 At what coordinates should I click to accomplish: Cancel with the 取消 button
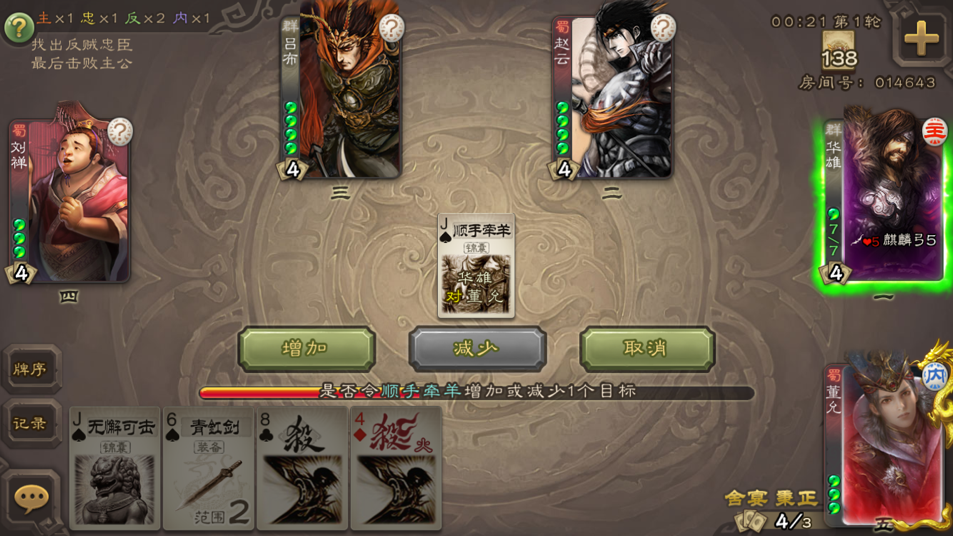[647, 349]
